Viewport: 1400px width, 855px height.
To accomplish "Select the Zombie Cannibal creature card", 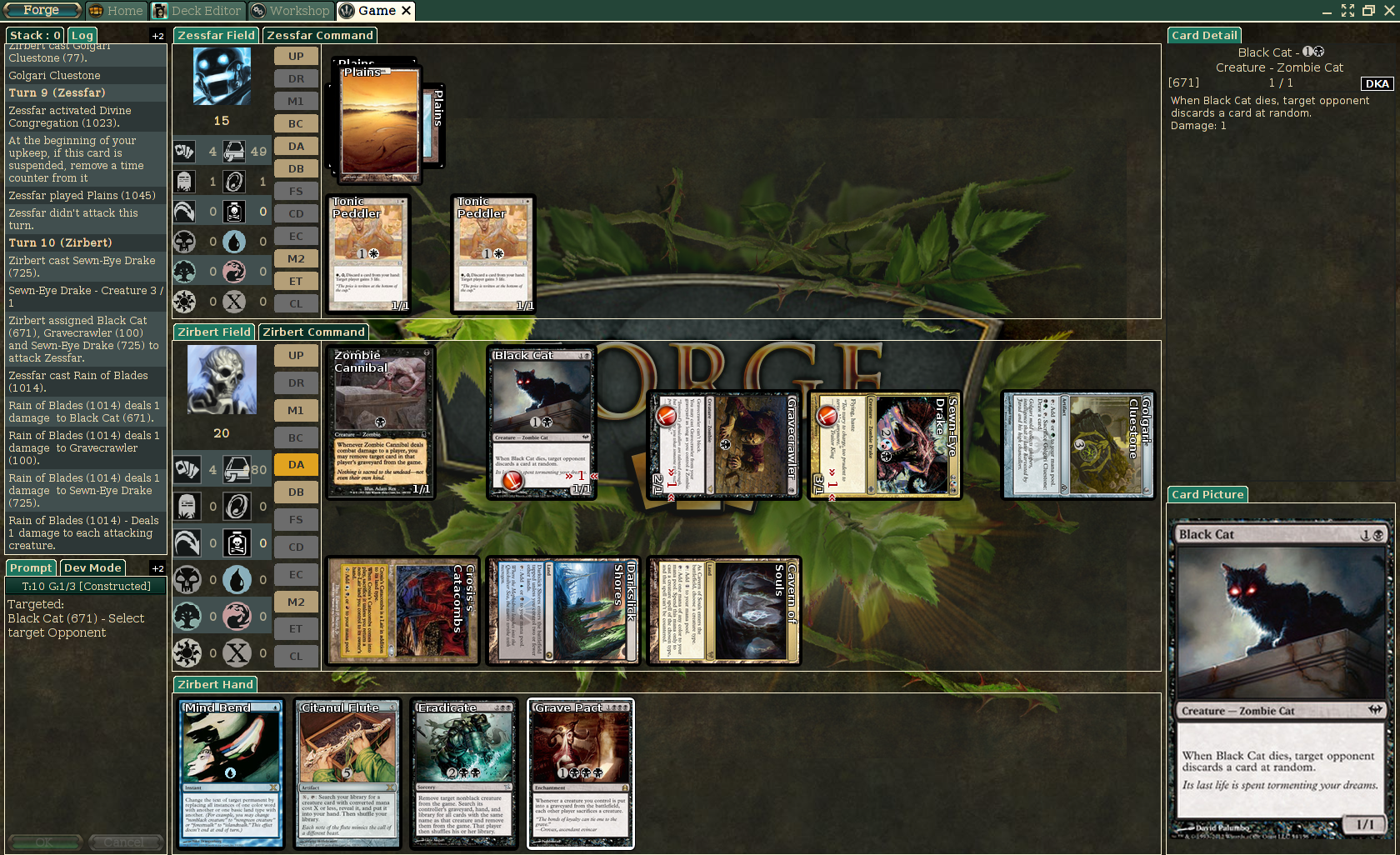I will [x=380, y=422].
